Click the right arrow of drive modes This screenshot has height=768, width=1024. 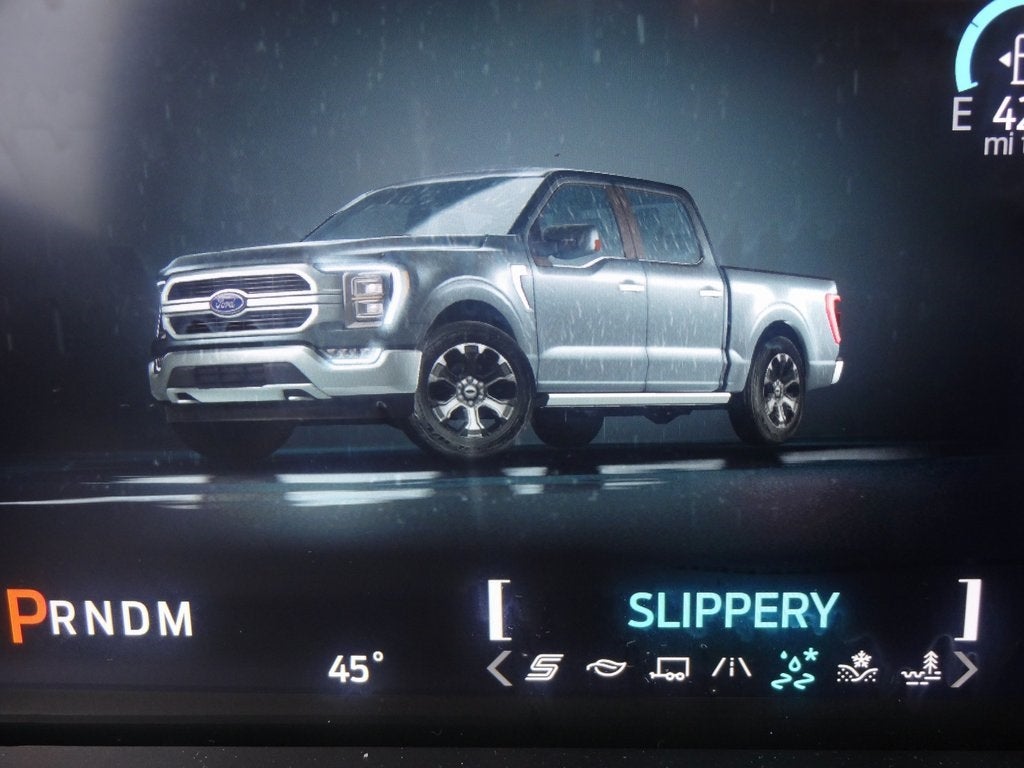(963, 668)
